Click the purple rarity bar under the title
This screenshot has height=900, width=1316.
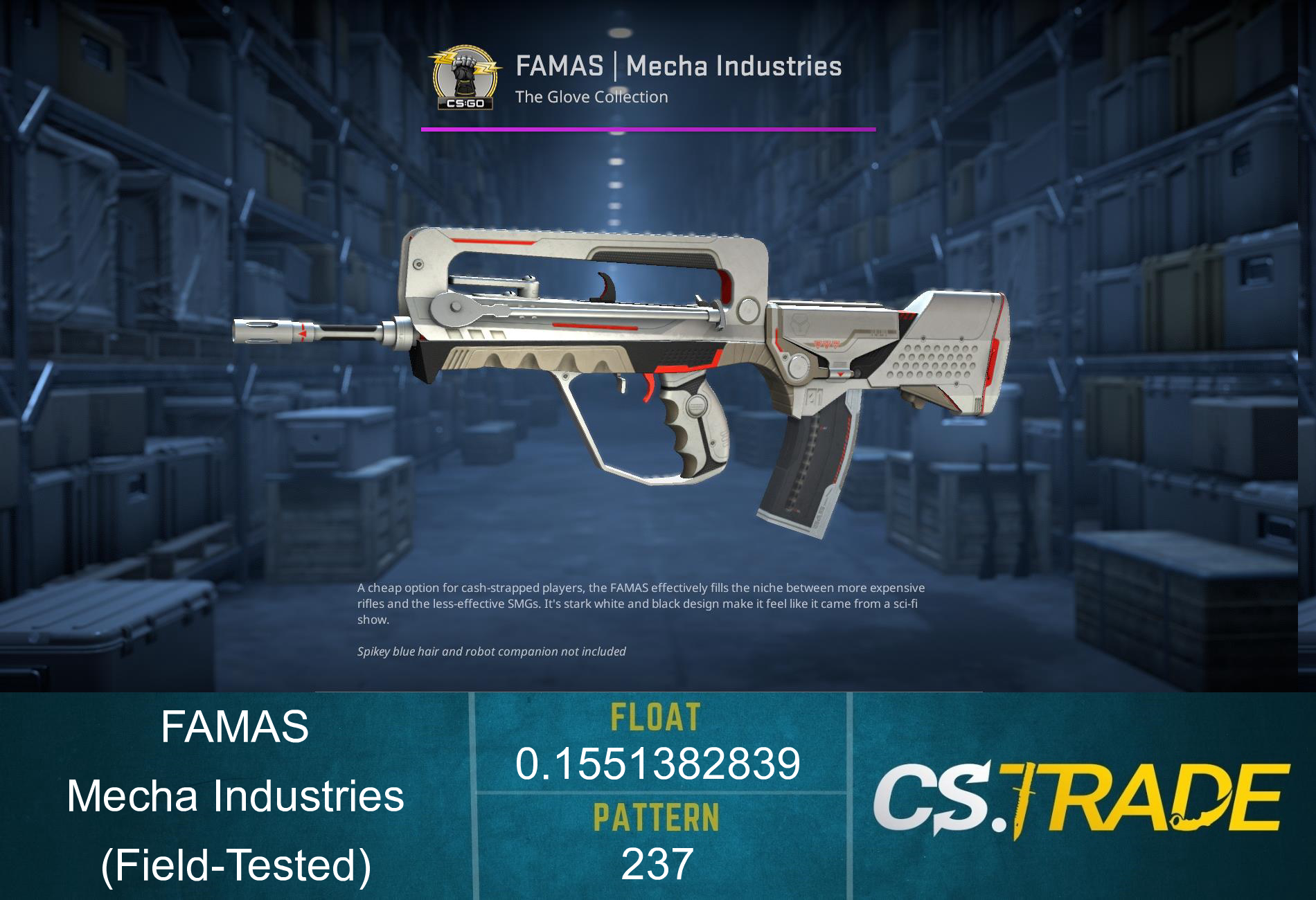(648, 128)
